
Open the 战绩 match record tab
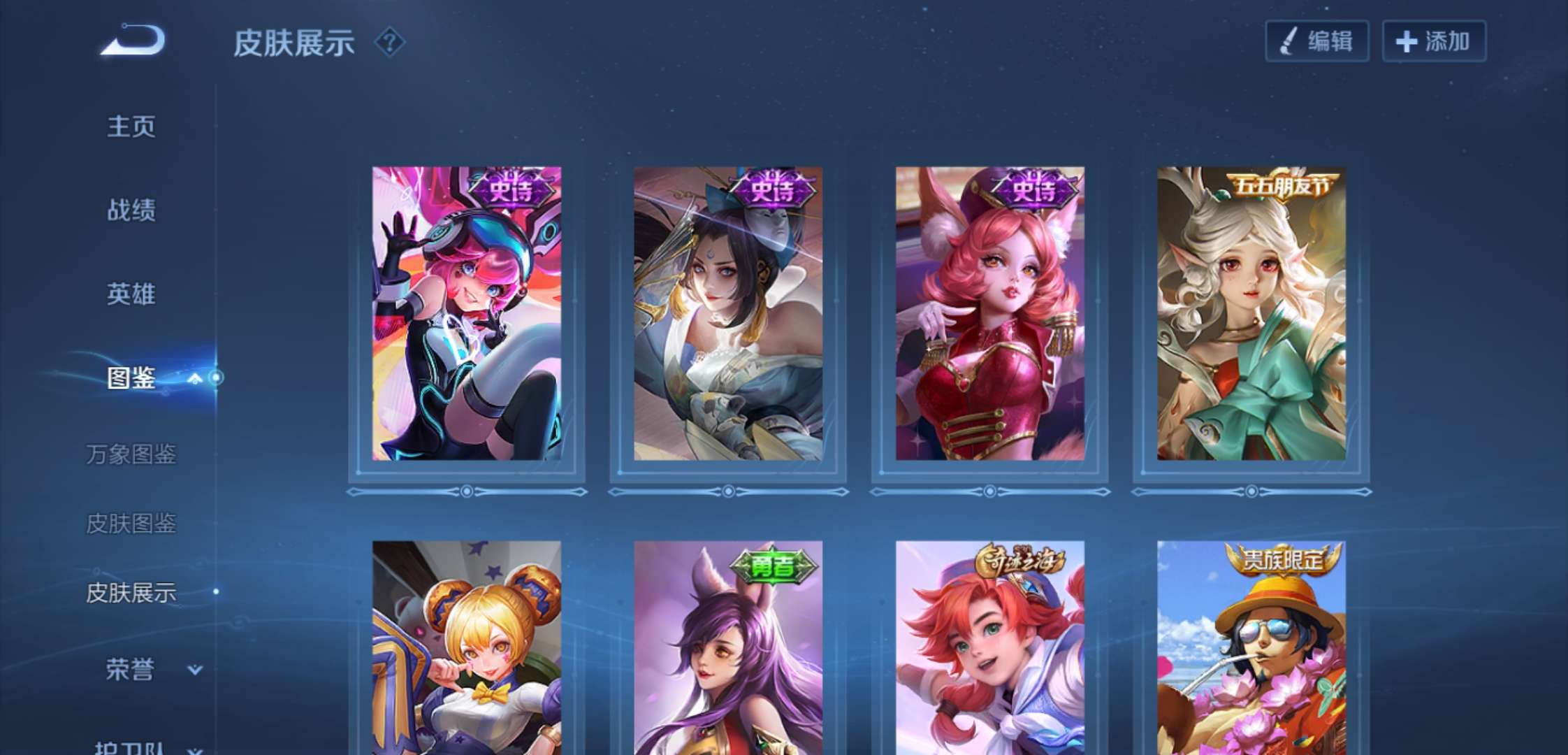coord(131,210)
